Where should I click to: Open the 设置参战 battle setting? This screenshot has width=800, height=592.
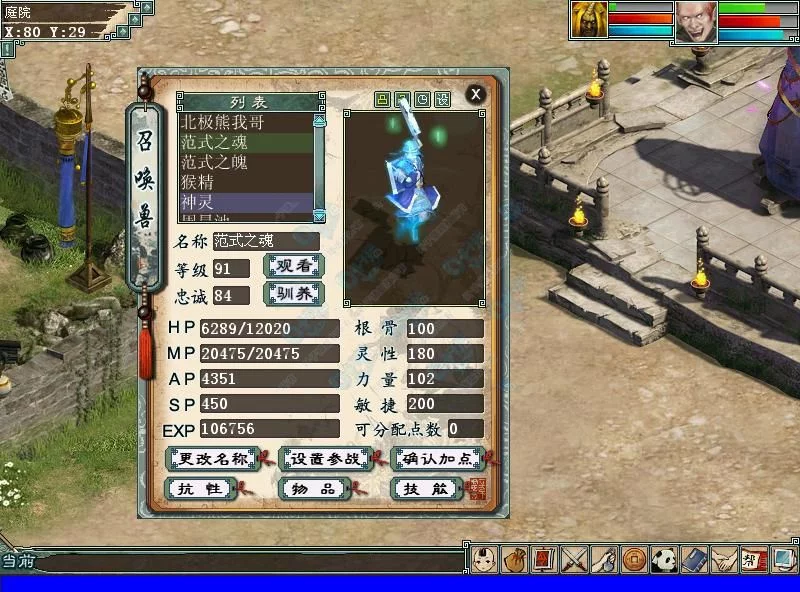[x=325, y=459]
